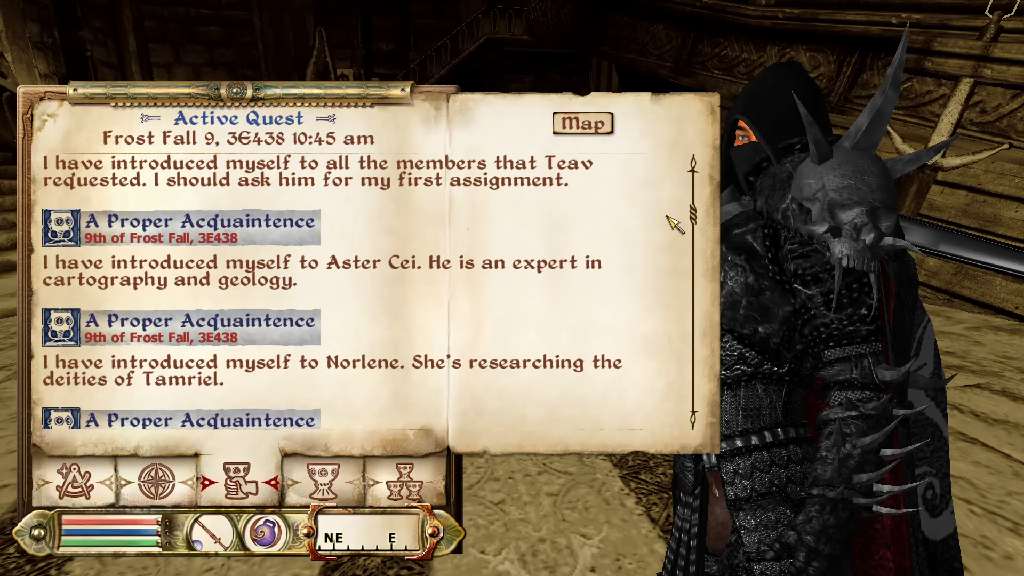1024x576 pixels.
Task: Open inventory via the equipped weapon icon
Action: (x=211, y=532)
